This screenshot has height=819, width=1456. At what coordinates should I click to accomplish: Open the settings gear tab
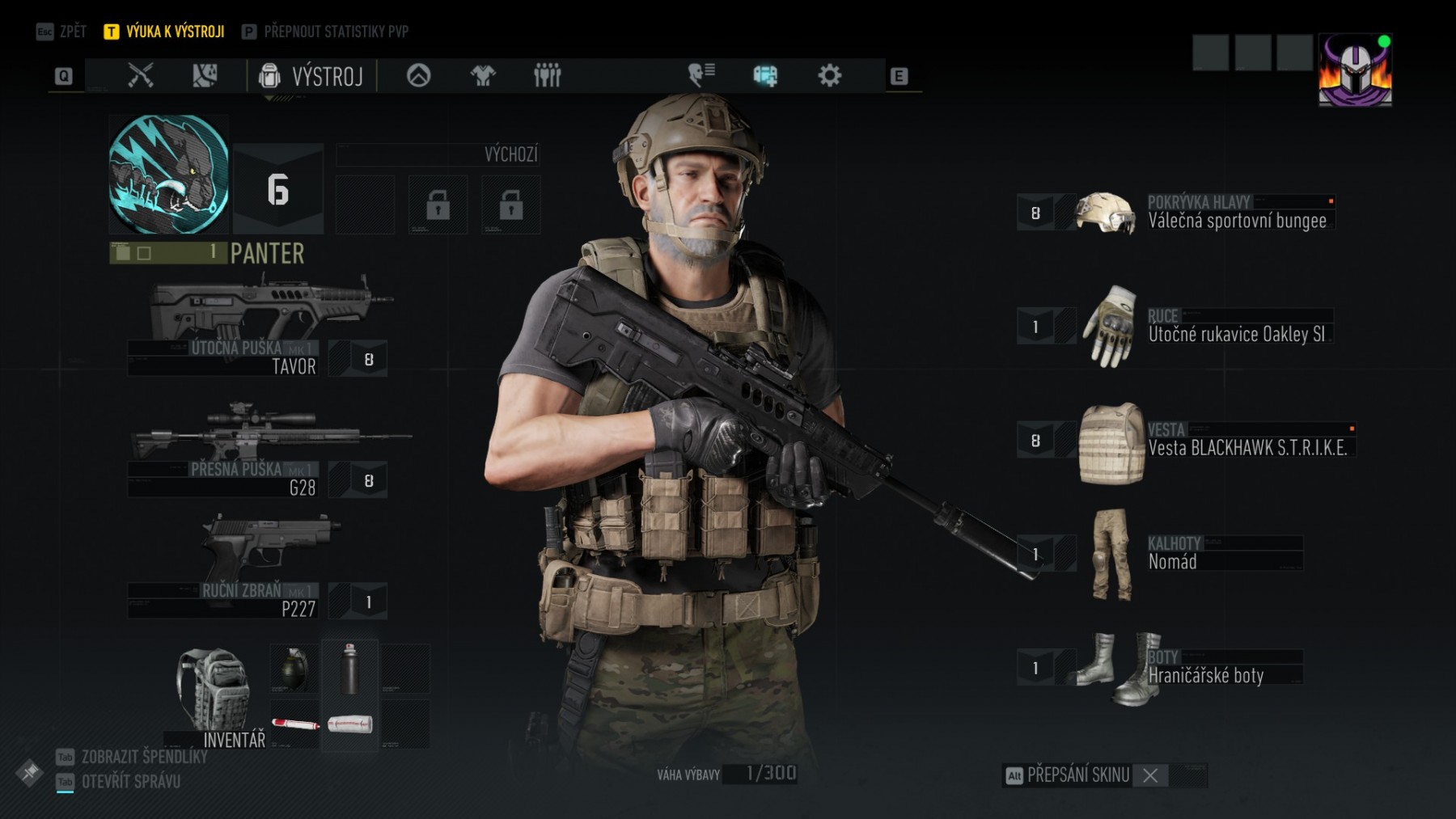[x=829, y=76]
